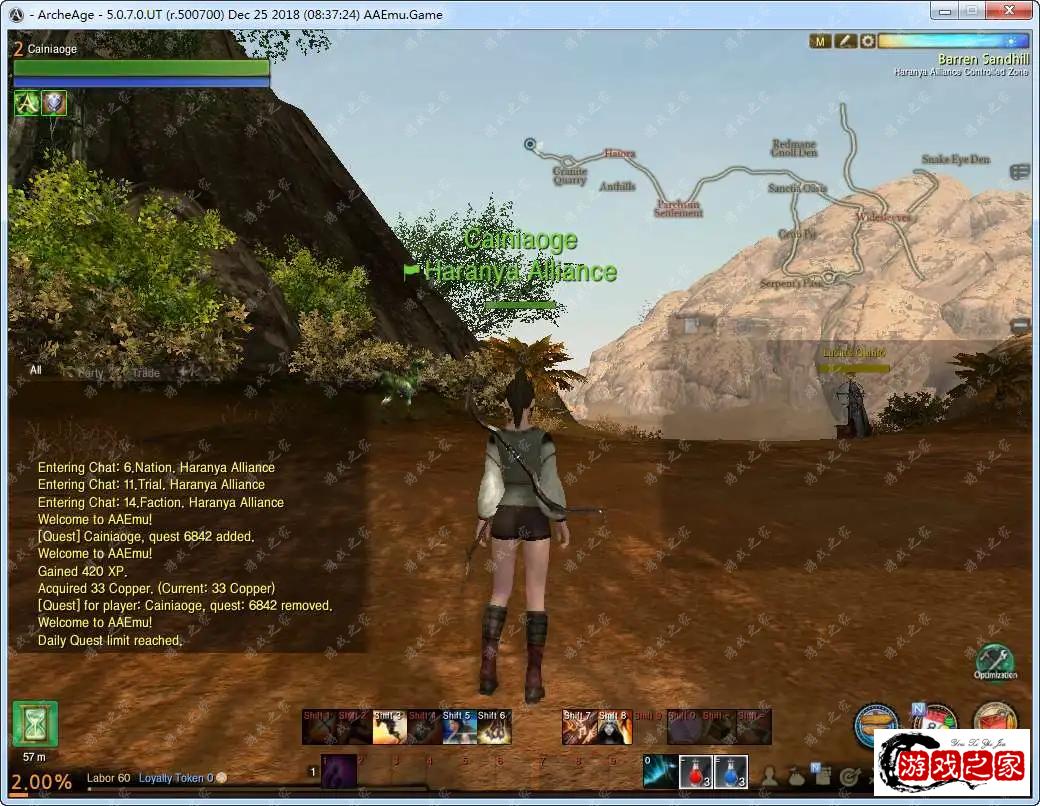Select the green A buff icon
The height and width of the screenshot is (806, 1040).
click(x=26, y=103)
